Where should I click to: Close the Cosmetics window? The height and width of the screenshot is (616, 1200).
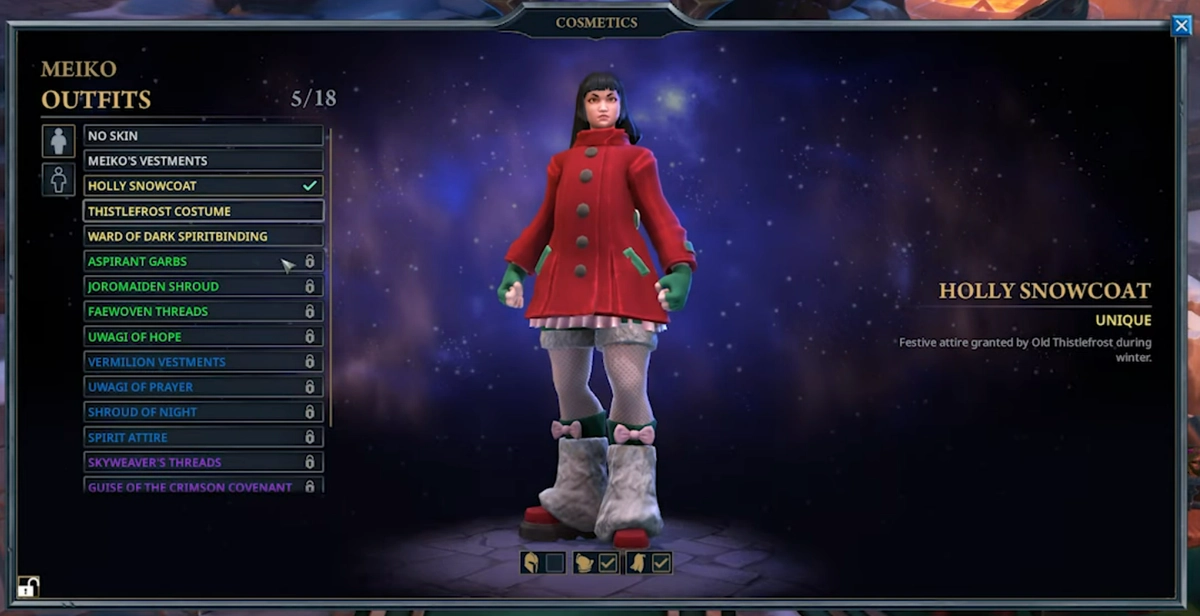point(1181,26)
